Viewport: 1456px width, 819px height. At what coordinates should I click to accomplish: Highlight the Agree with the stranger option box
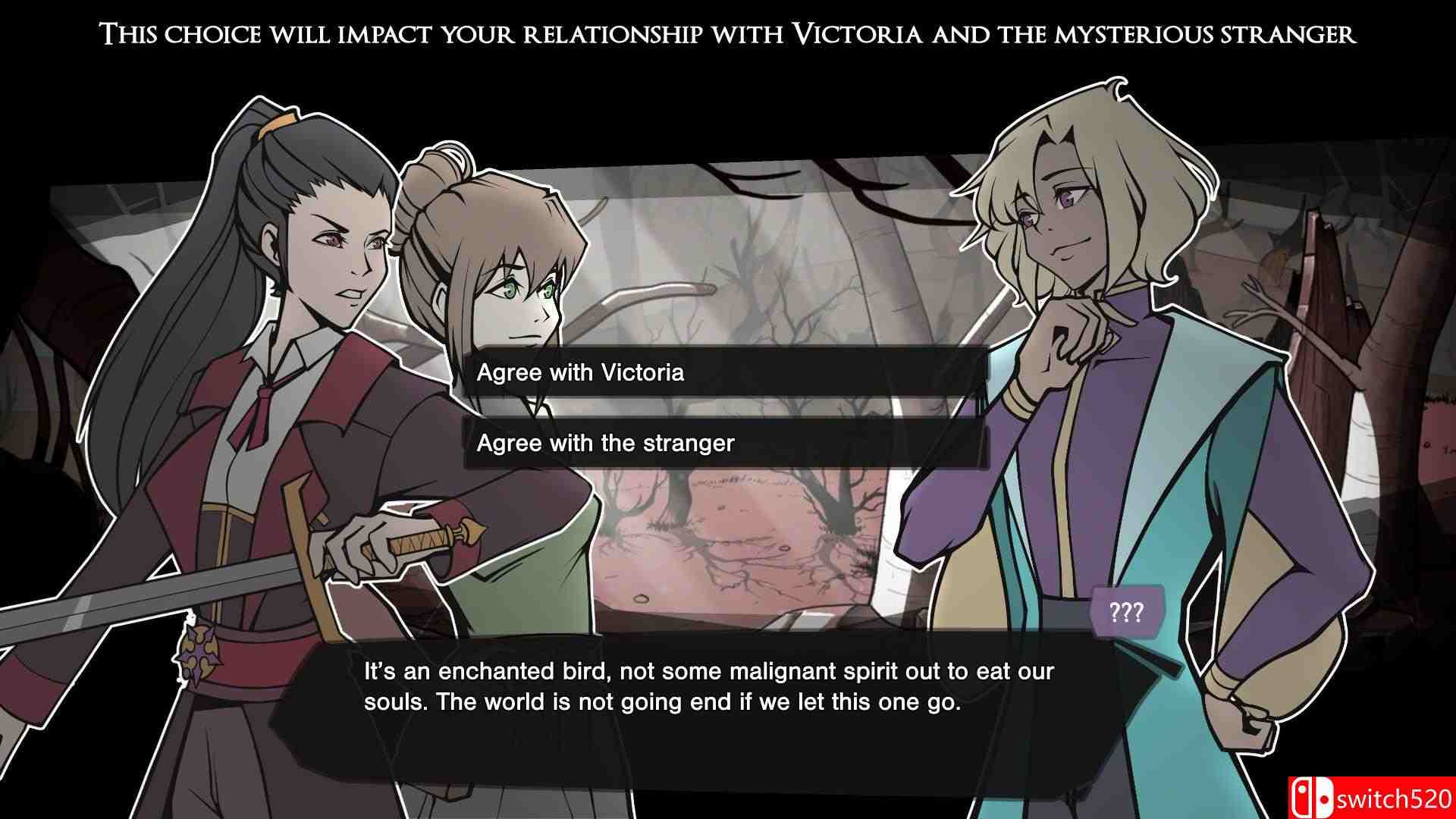pyautogui.click(x=728, y=443)
